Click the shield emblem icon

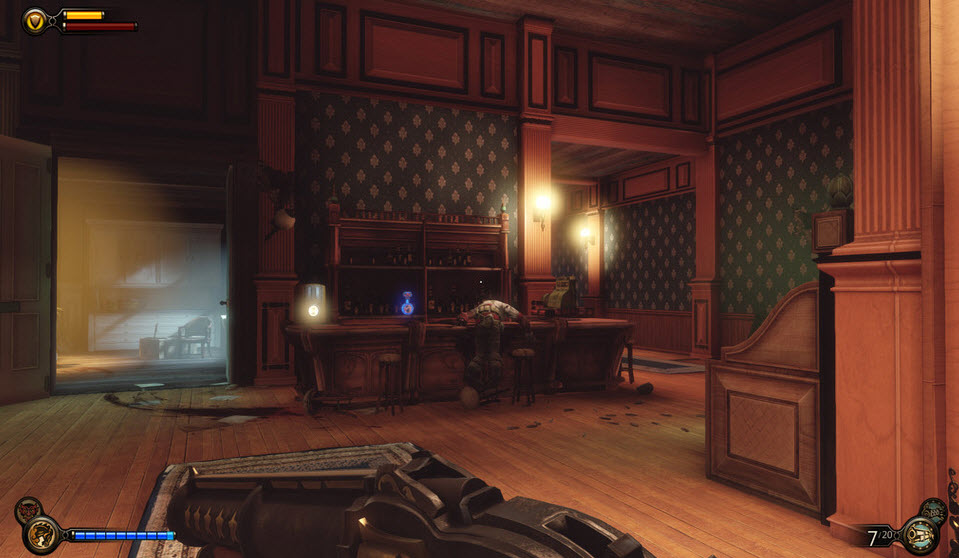[x=35, y=20]
